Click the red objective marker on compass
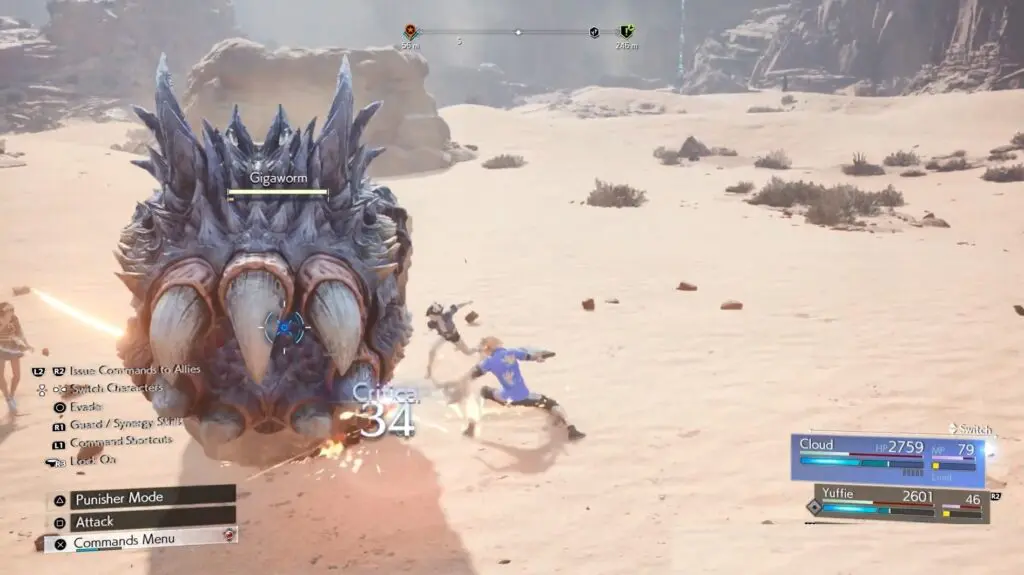This screenshot has width=1024, height=575. coord(410,32)
